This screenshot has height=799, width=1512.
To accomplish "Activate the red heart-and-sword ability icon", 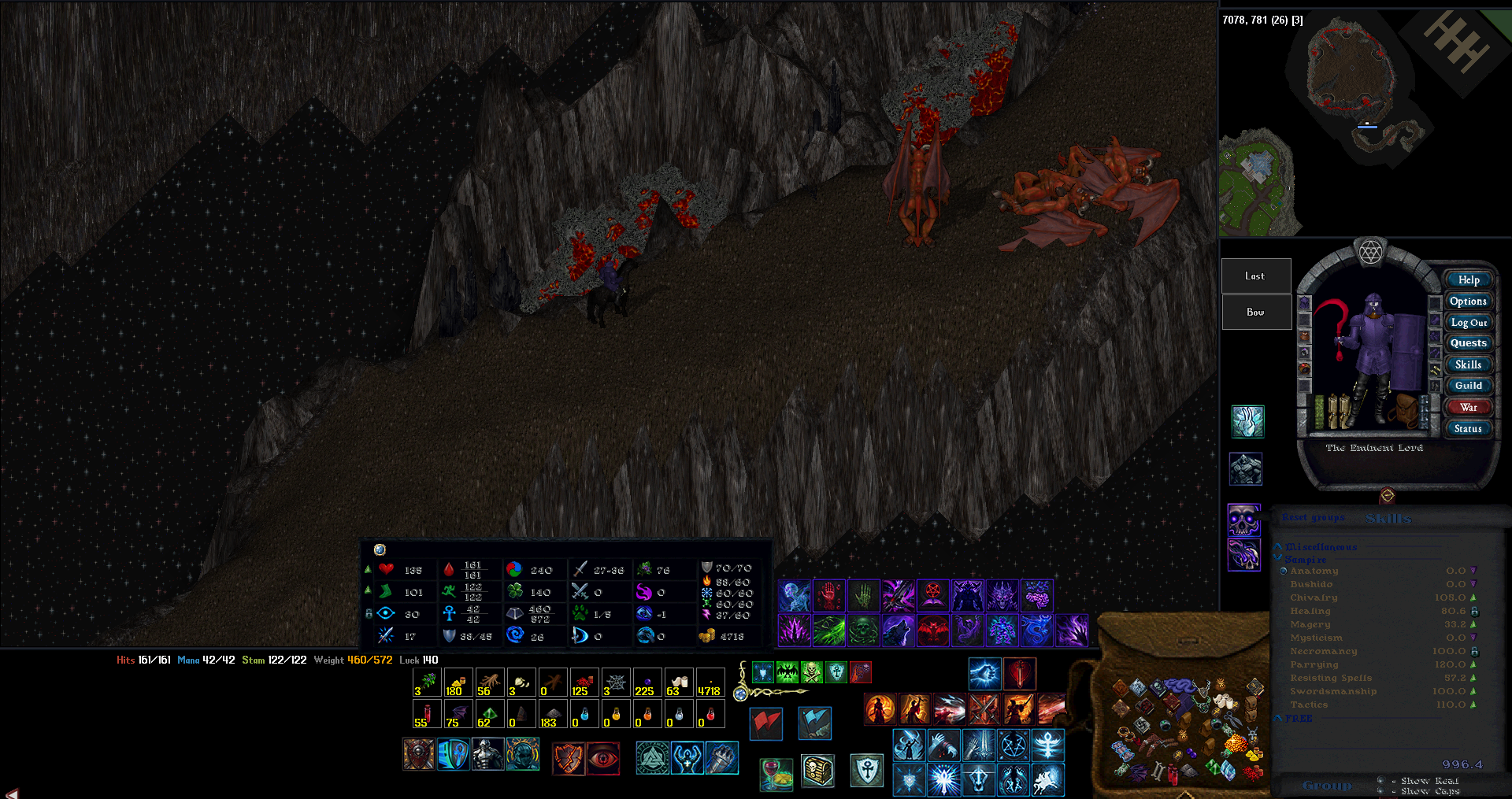I will coord(1021,674).
